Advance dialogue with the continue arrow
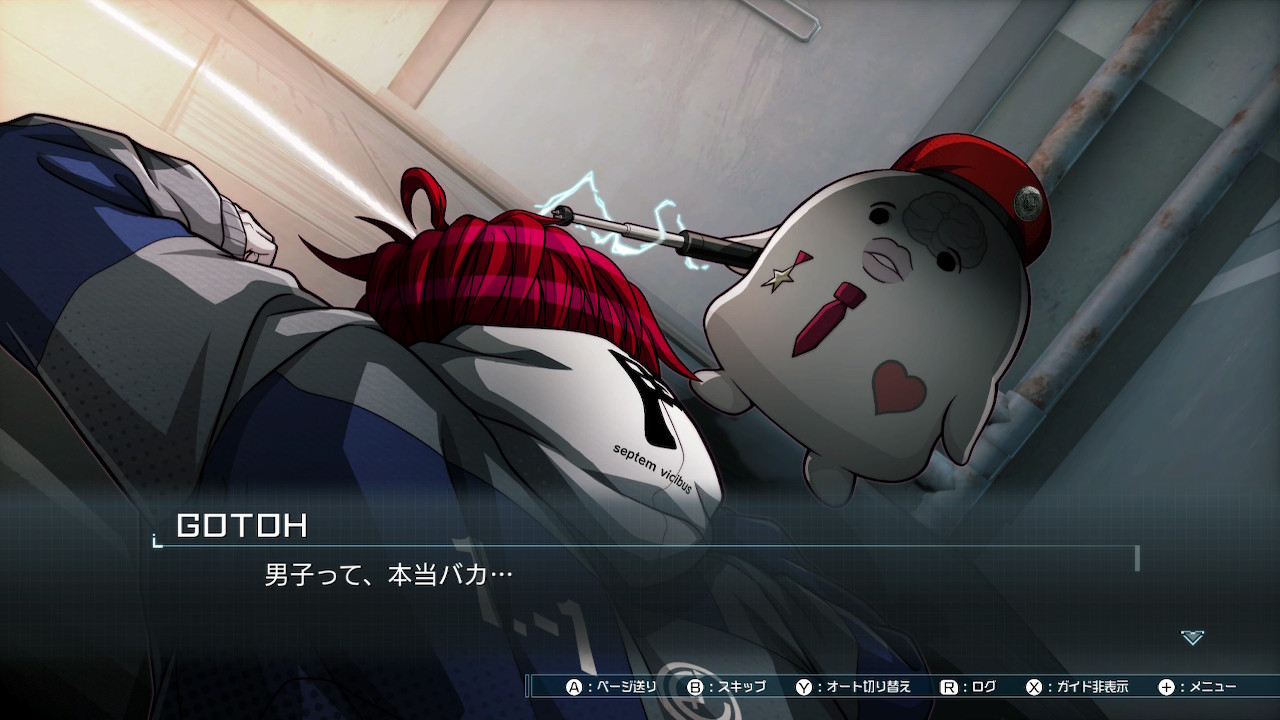The image size is (1280, 720). pyautogui.click(x=1192, y=637)
